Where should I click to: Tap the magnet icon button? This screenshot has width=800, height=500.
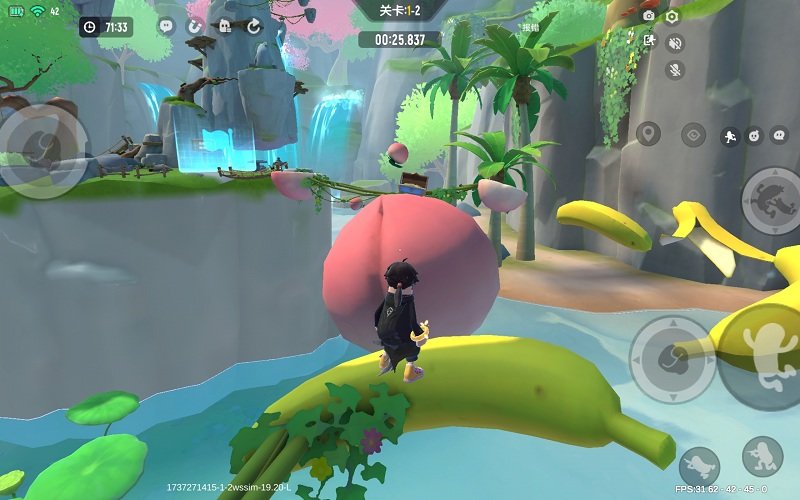[195, 27]
